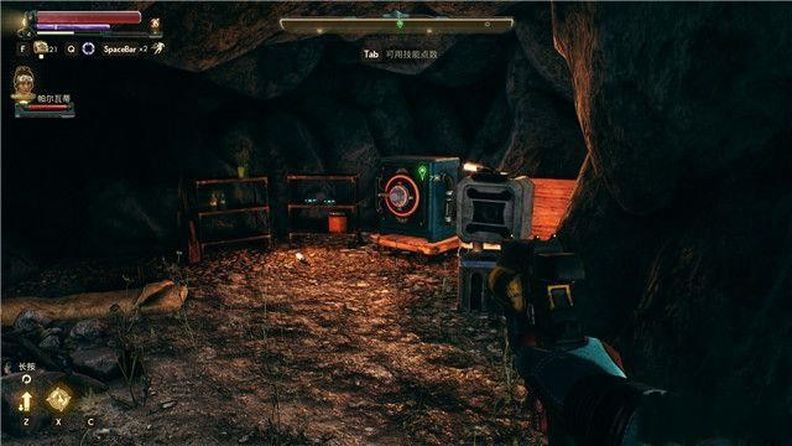Activate the Tactical Time Dilation ring icon
The width and height of the screenshot is (792, 446).
point(89,48)
